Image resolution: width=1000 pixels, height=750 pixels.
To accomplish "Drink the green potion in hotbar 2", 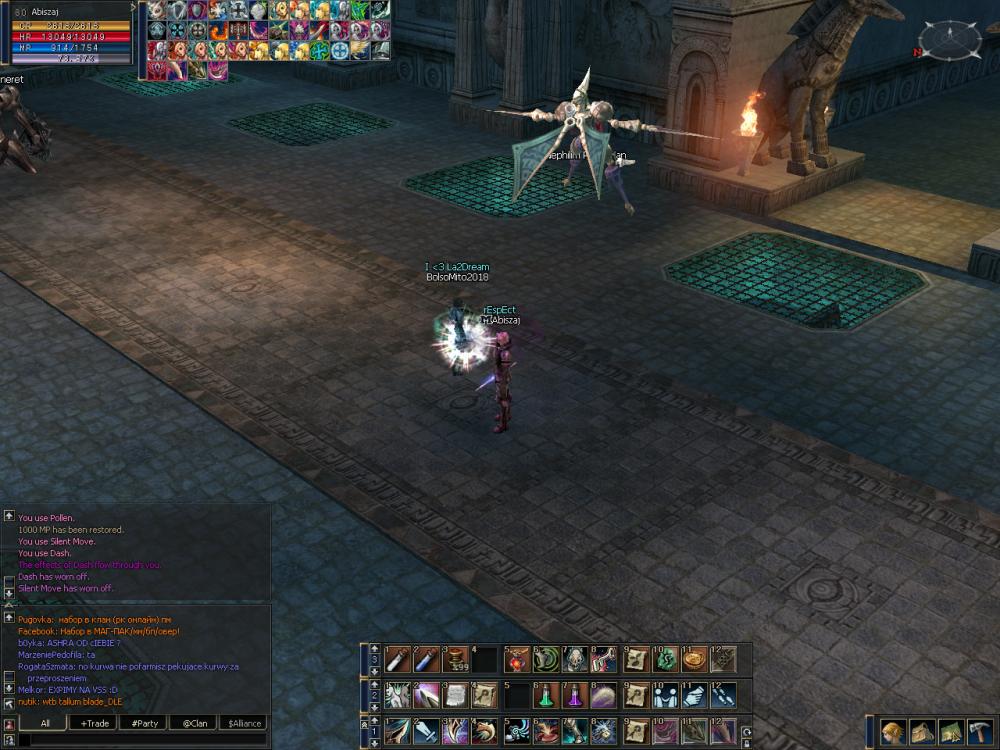I will coord(544,695).
